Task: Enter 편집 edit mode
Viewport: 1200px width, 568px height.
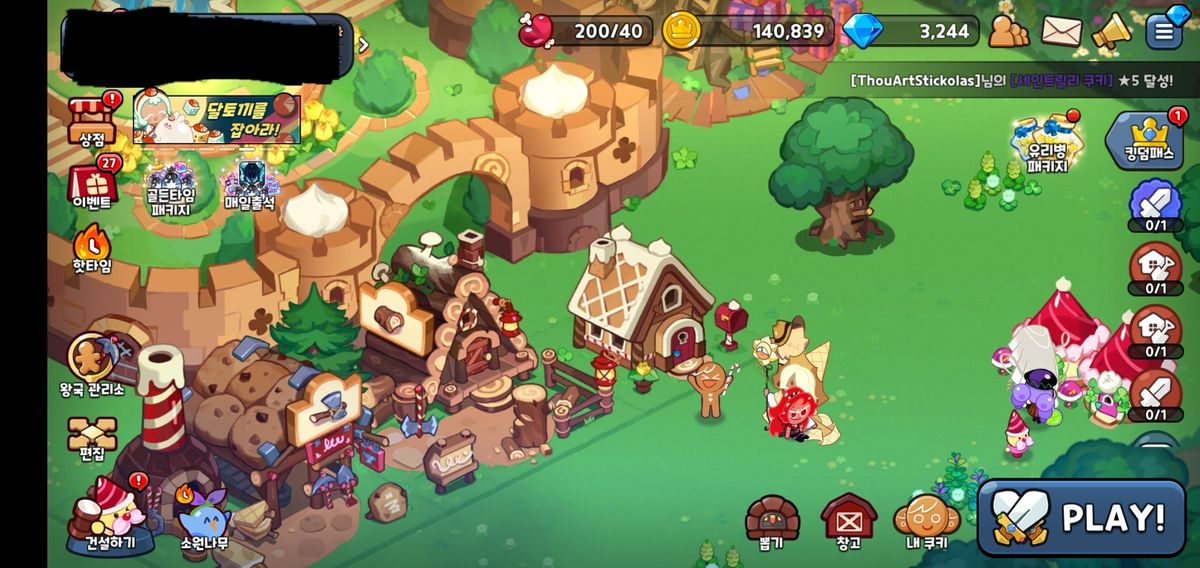Action: (x=92, y=437)
